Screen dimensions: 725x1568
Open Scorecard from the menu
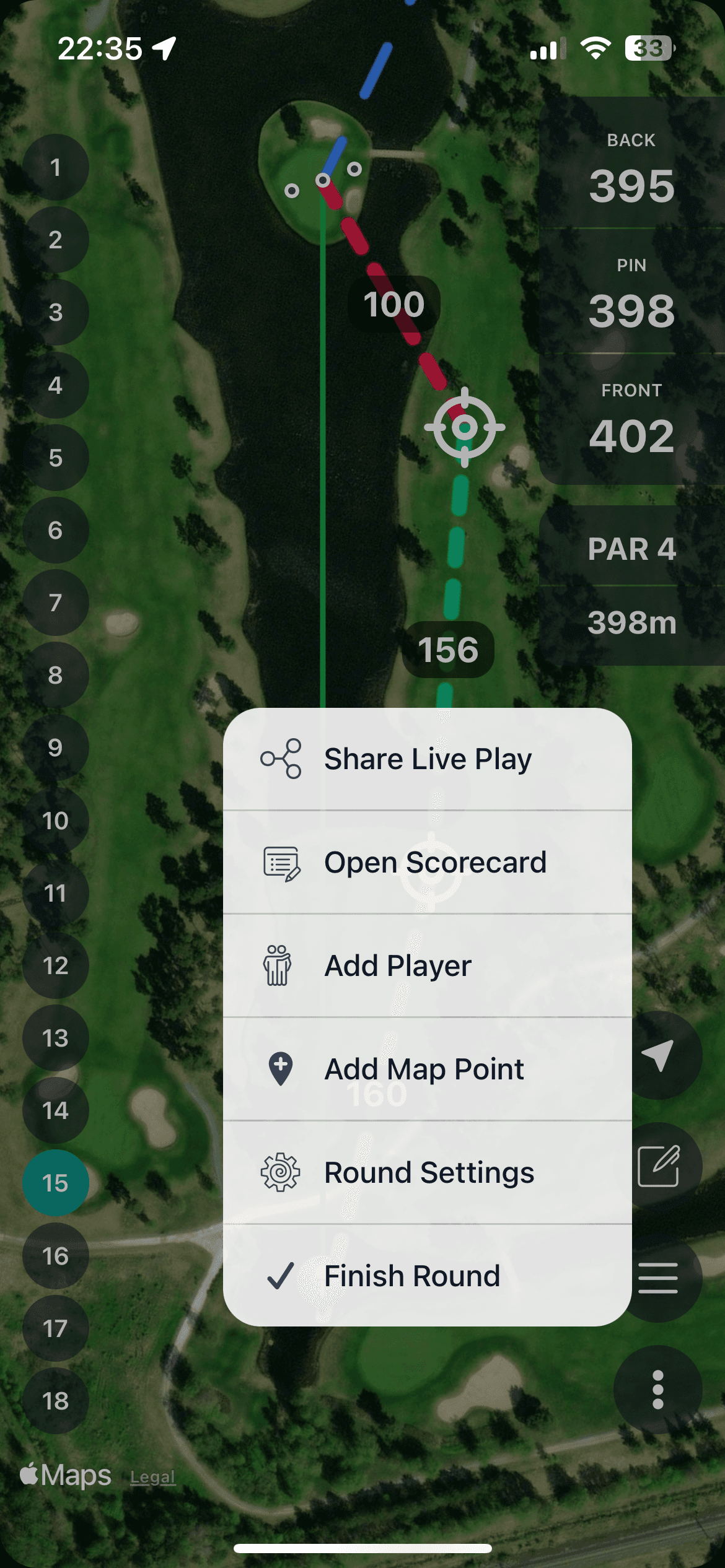coord(427,863)
